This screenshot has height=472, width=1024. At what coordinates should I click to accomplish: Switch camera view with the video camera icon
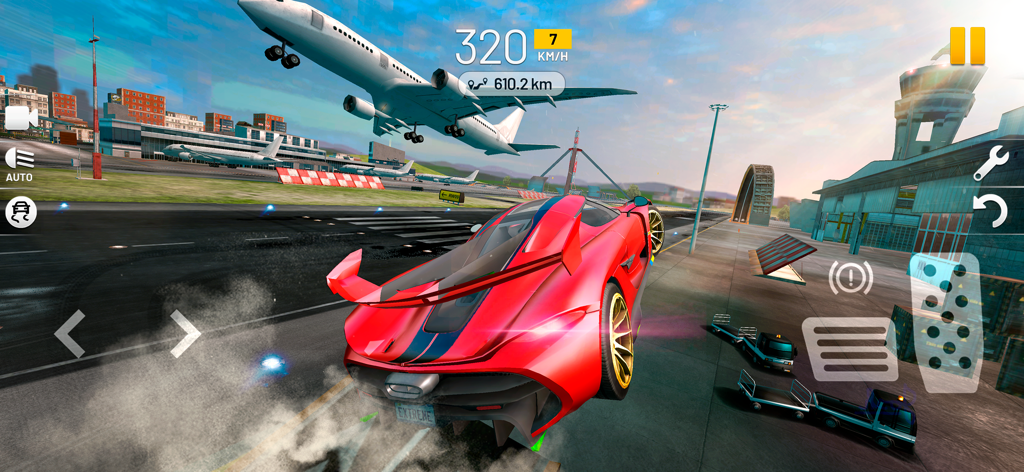tap(20, 119)
